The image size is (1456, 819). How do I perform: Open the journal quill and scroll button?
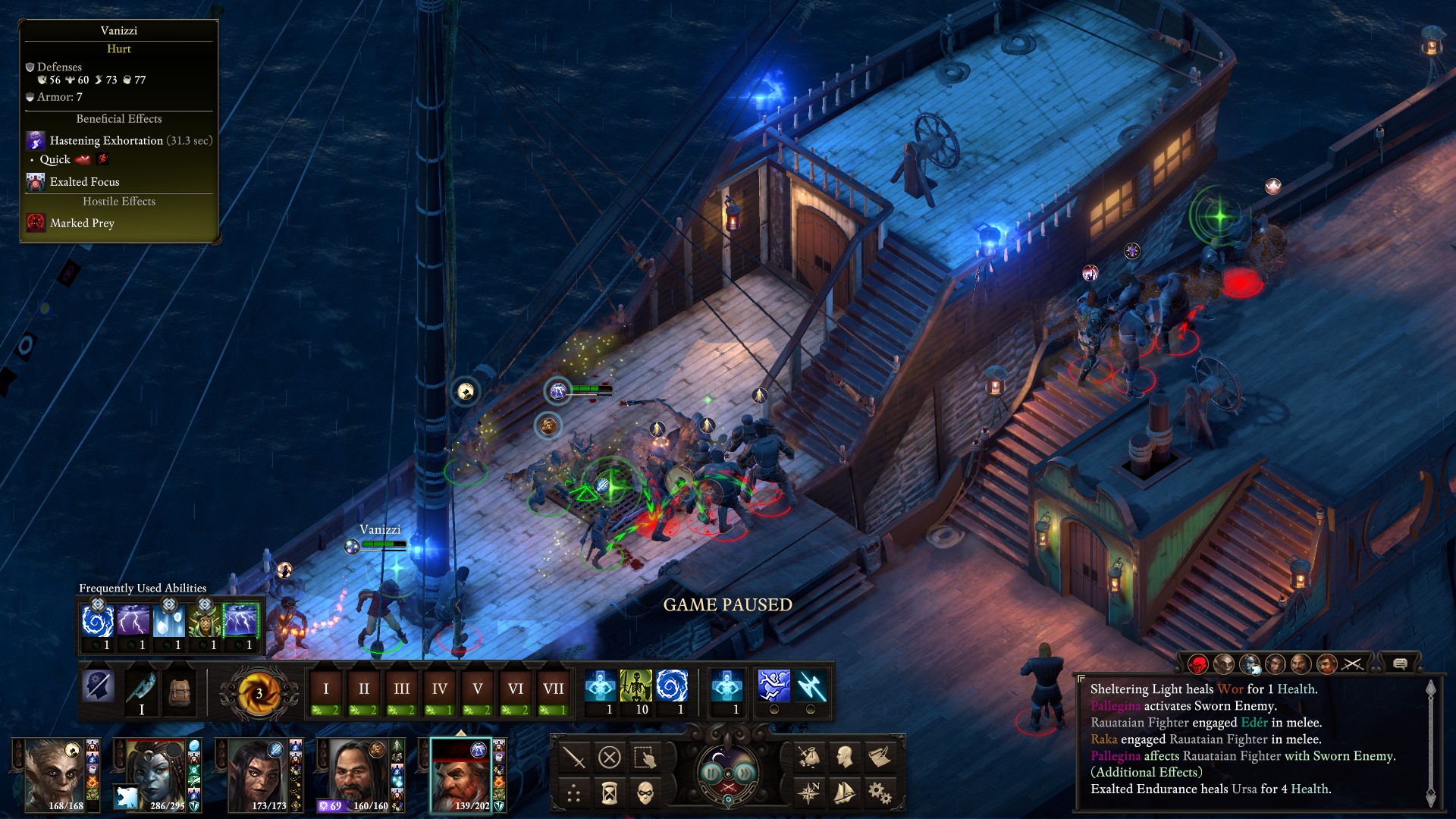(x=880, y=757)
